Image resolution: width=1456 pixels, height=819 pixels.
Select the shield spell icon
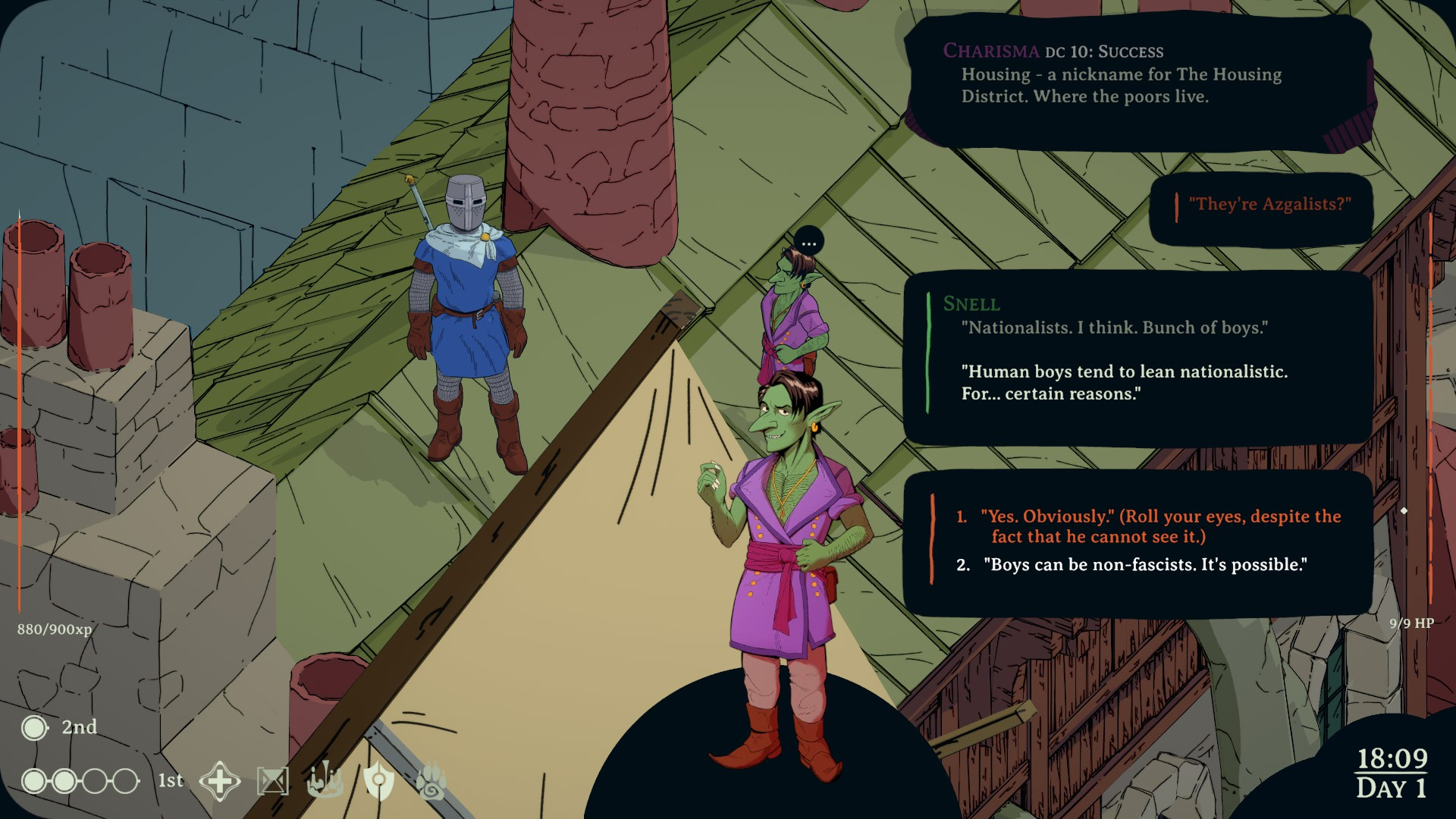tap(378, 781)
